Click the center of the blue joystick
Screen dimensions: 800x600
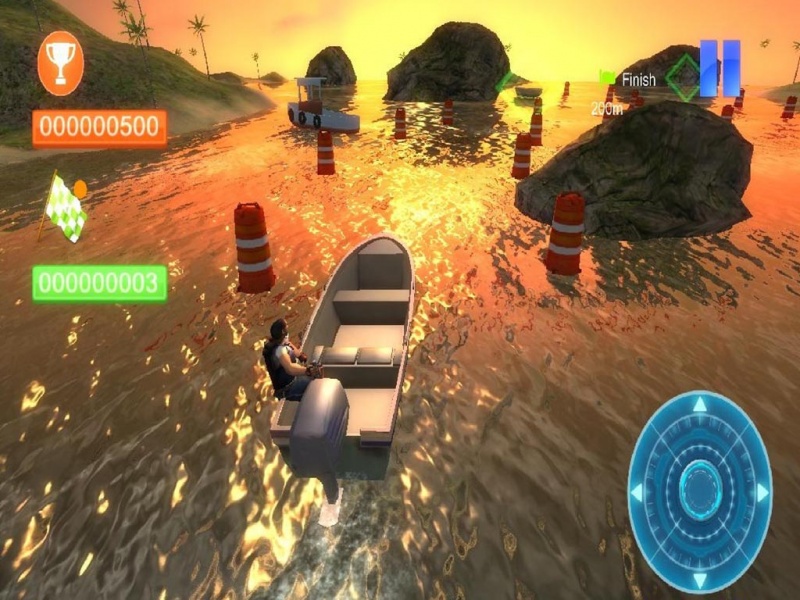click(700, 491)
